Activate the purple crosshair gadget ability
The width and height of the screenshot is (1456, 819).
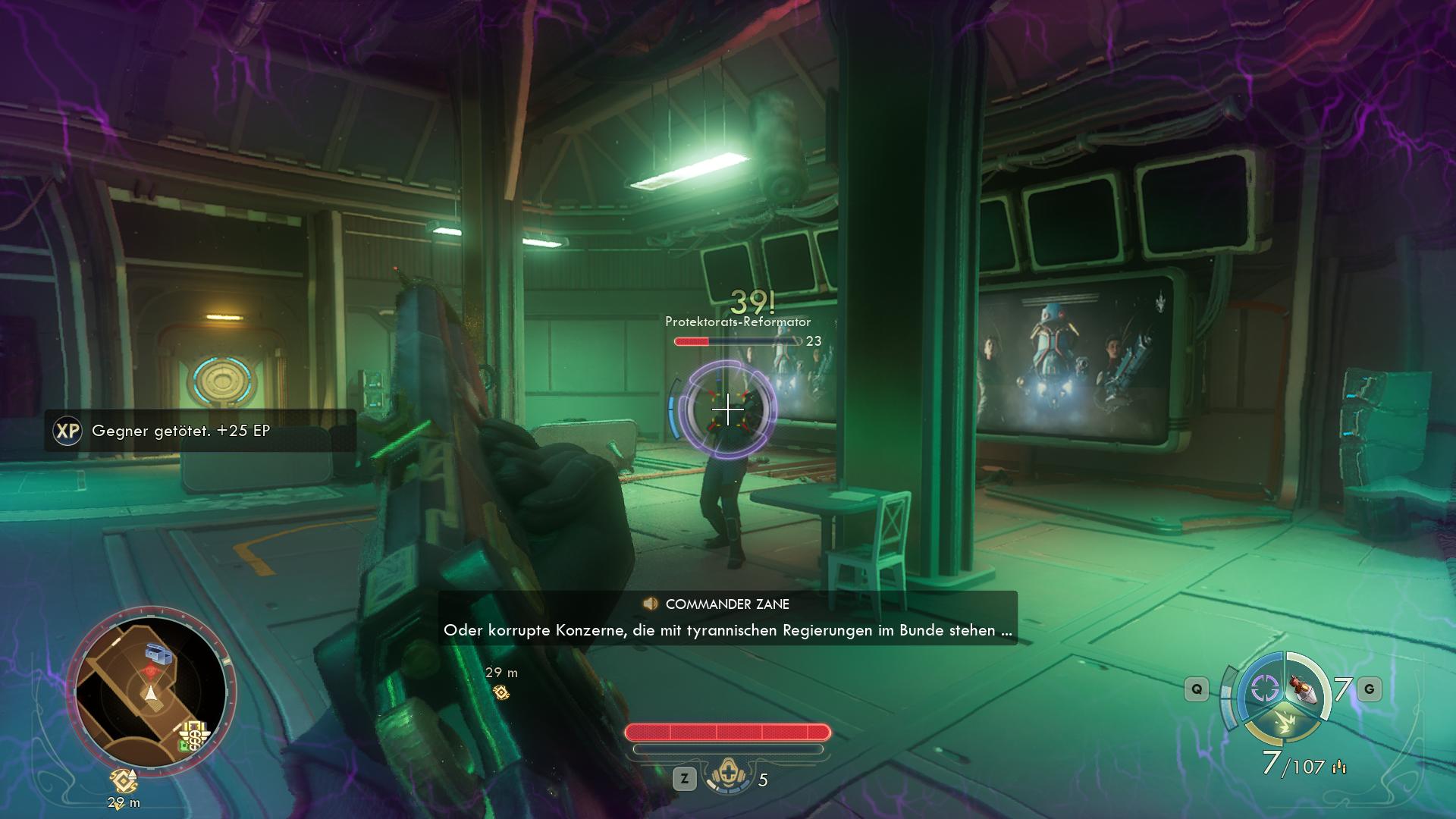[1264, 689]
